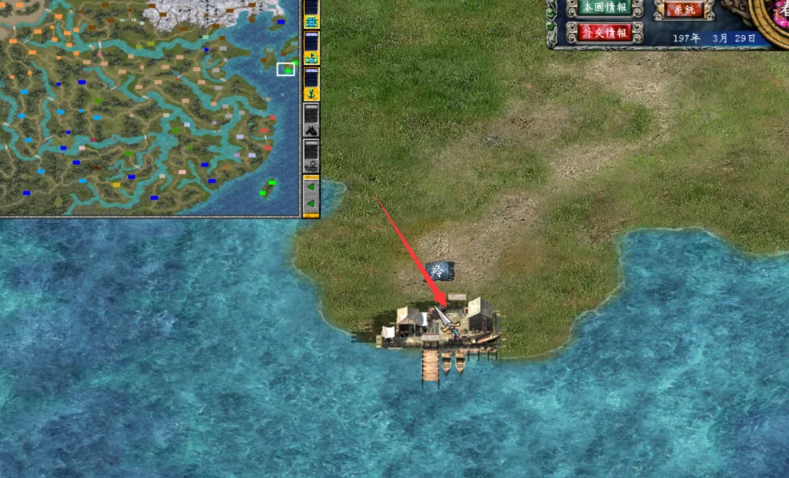Open the red 系統 (system) menu
The image size is (789, 478).
[x=684, y=8]
